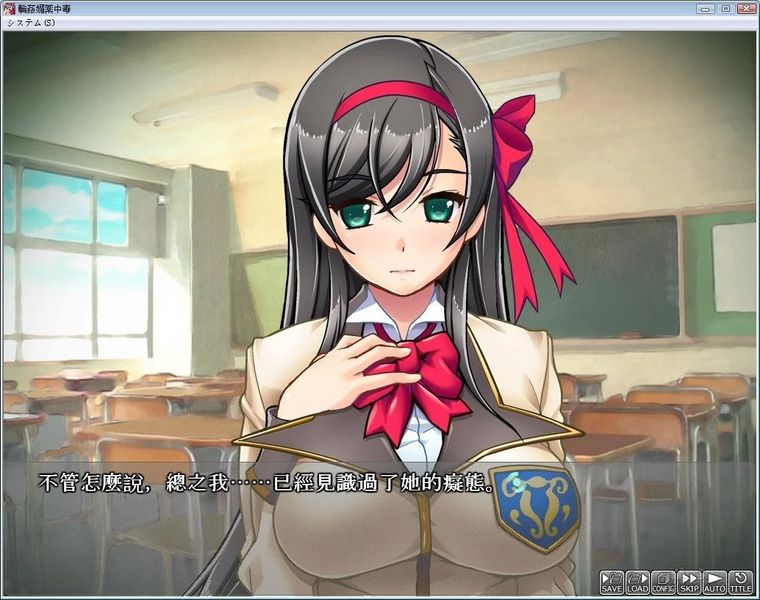Open the CONFIG settings
The height and width of the screenshot is (600, 760).
[x=663, y=582]
